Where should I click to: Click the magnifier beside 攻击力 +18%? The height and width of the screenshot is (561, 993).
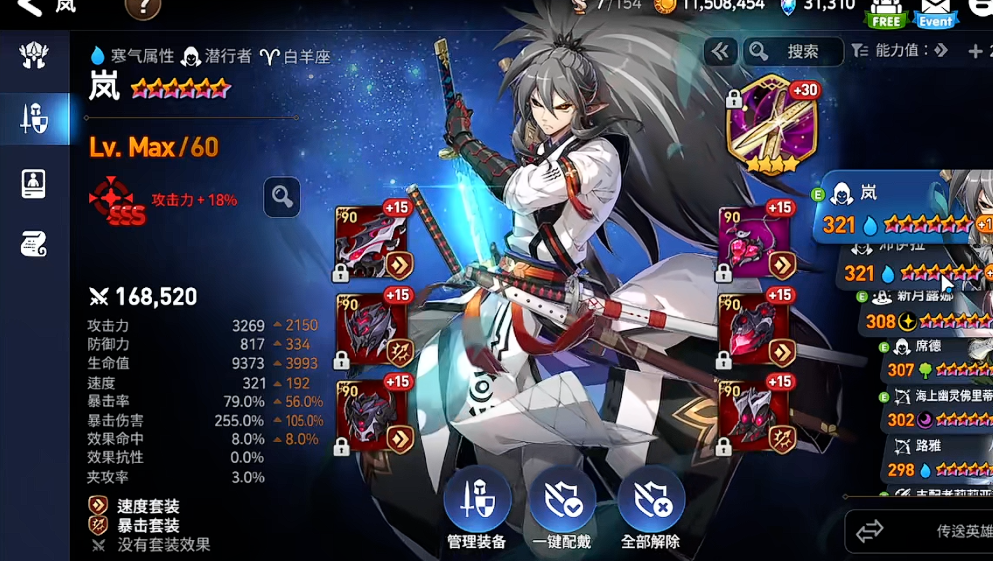click(x=282, y=198)
